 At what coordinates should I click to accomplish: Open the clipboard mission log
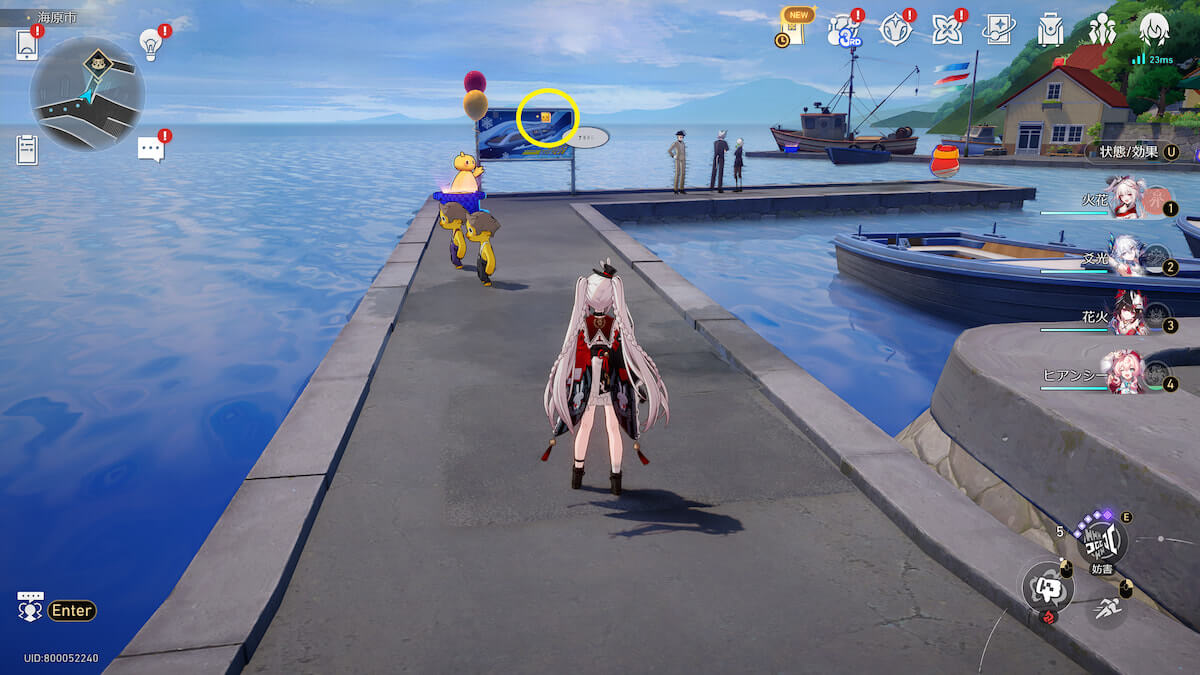coord(27,149)
